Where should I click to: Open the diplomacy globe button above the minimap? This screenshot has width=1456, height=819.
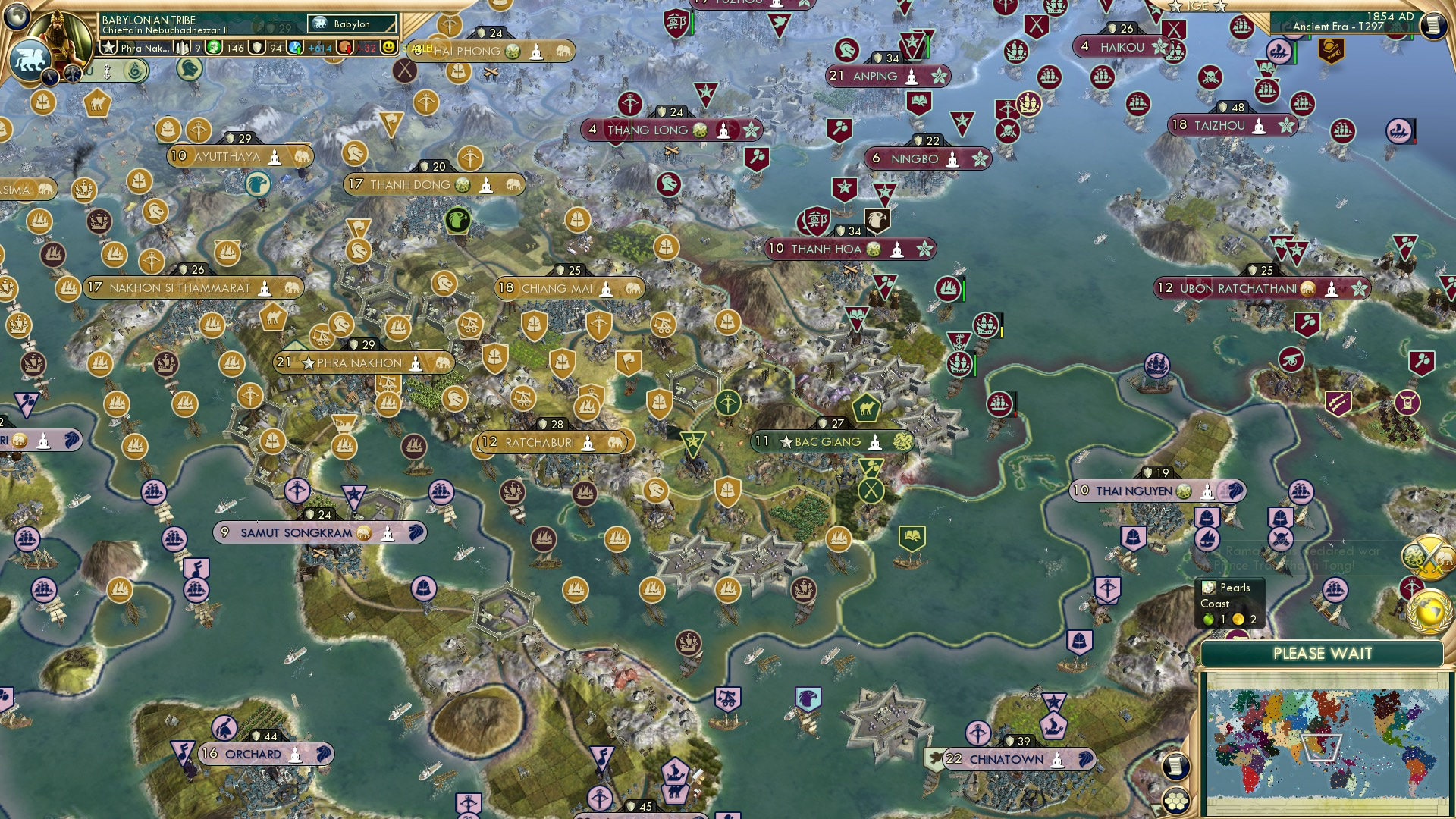(1430, 611)
